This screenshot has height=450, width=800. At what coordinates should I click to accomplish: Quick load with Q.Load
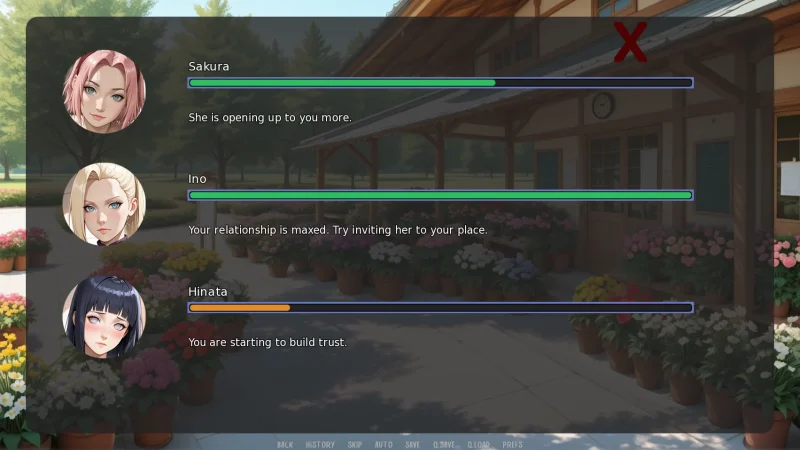coord(478,444)
